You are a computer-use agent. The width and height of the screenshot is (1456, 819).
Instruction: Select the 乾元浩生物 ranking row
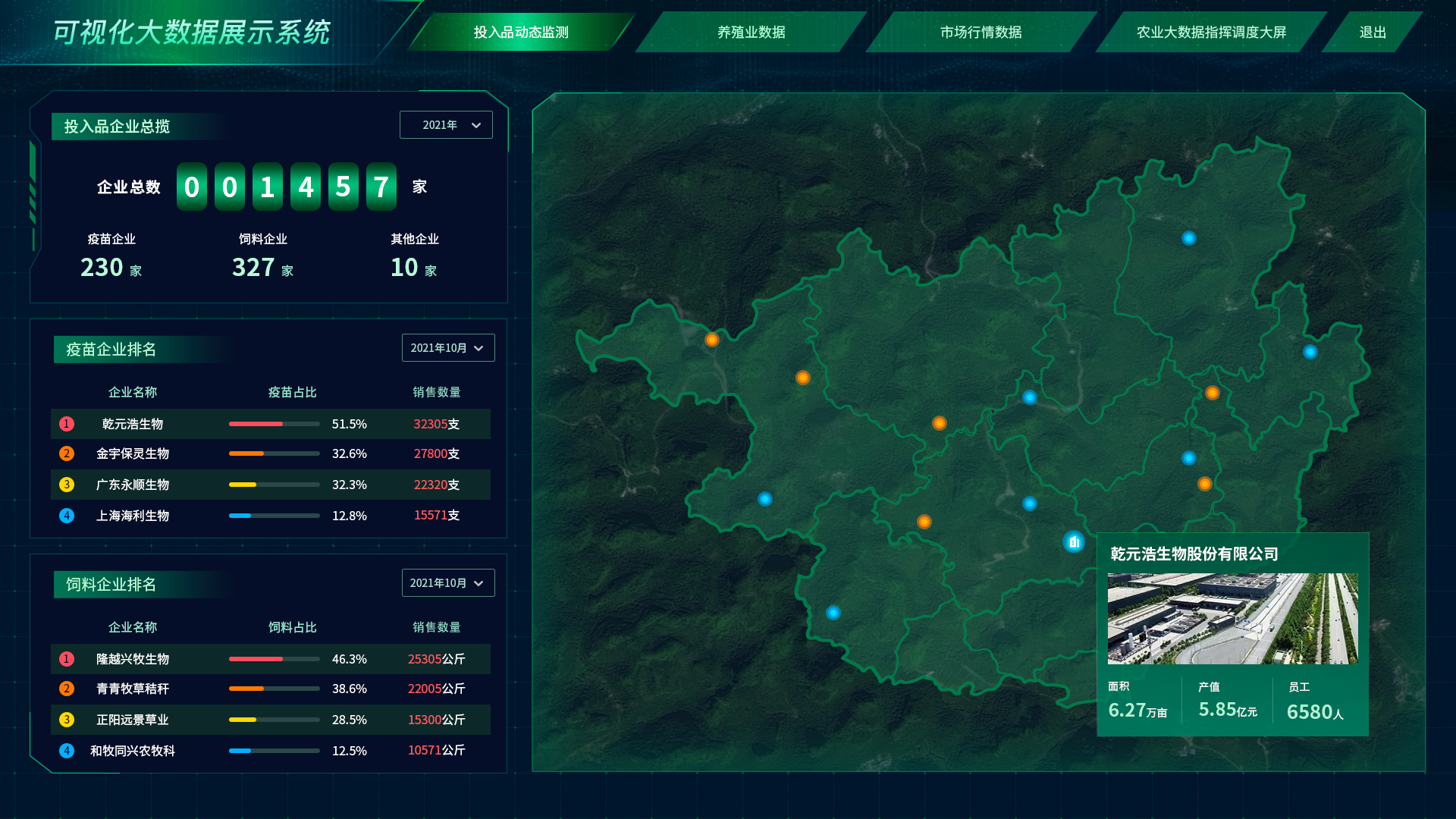(270, 424)
